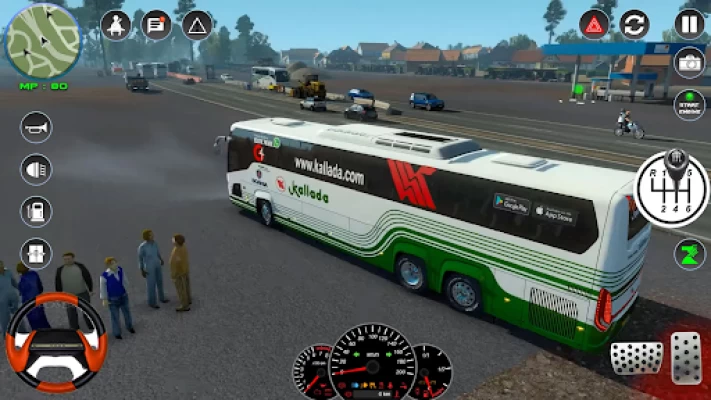This screenshot has height=400, width=711.
Task: Tap the white triangle warning icon
Action: [197, 25]
